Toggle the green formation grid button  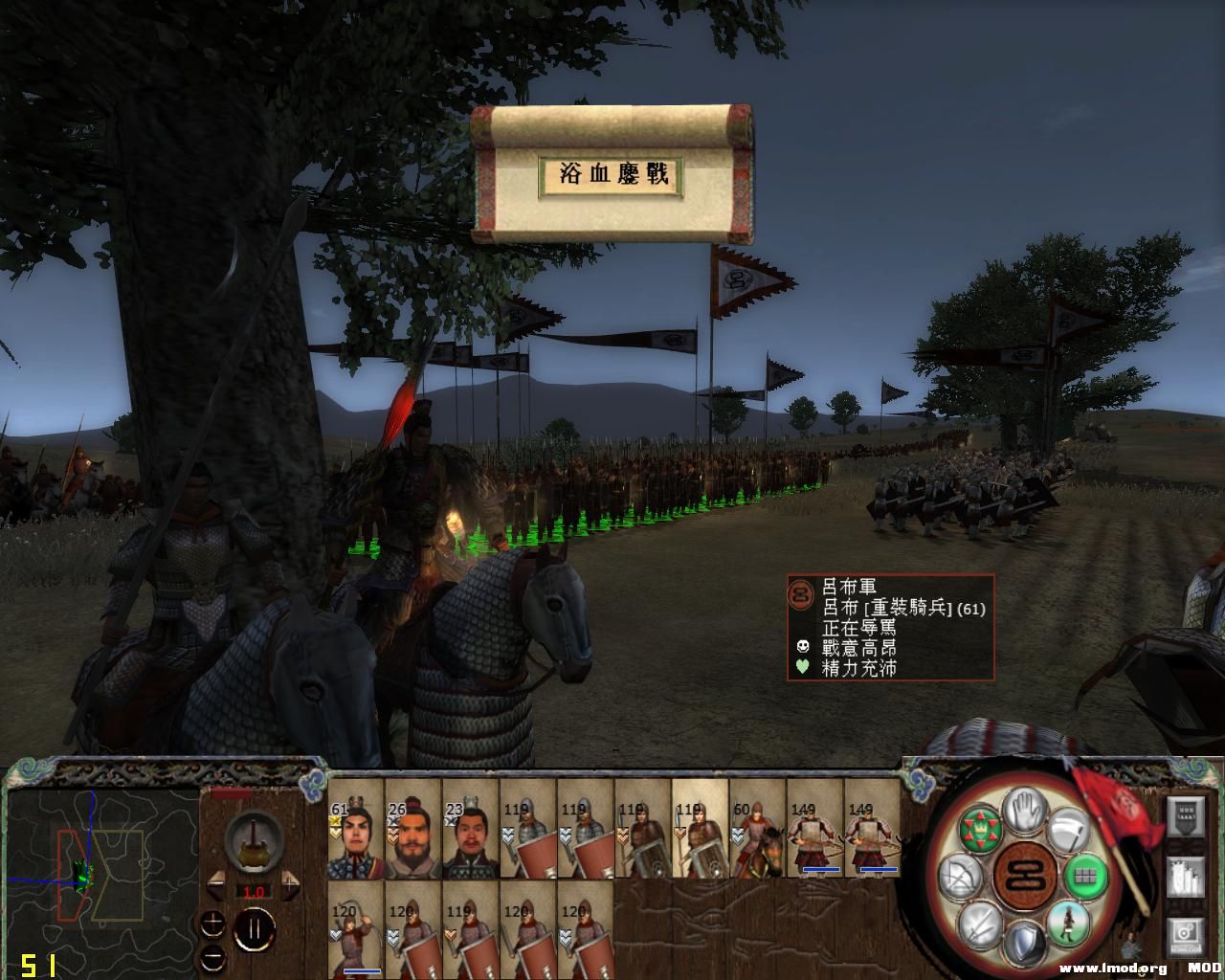tap(1085, 875)
